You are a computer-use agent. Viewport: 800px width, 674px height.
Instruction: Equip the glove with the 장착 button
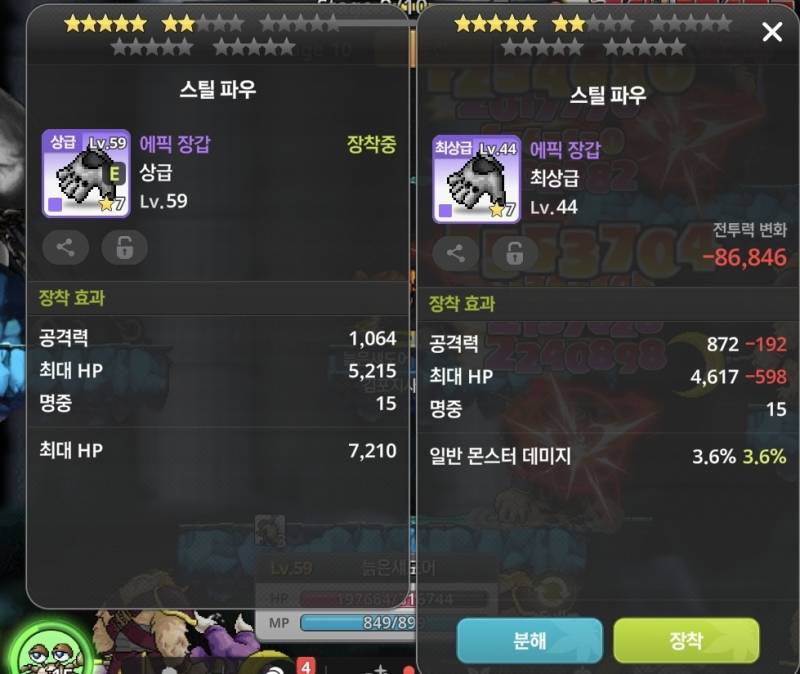(686, 640)
